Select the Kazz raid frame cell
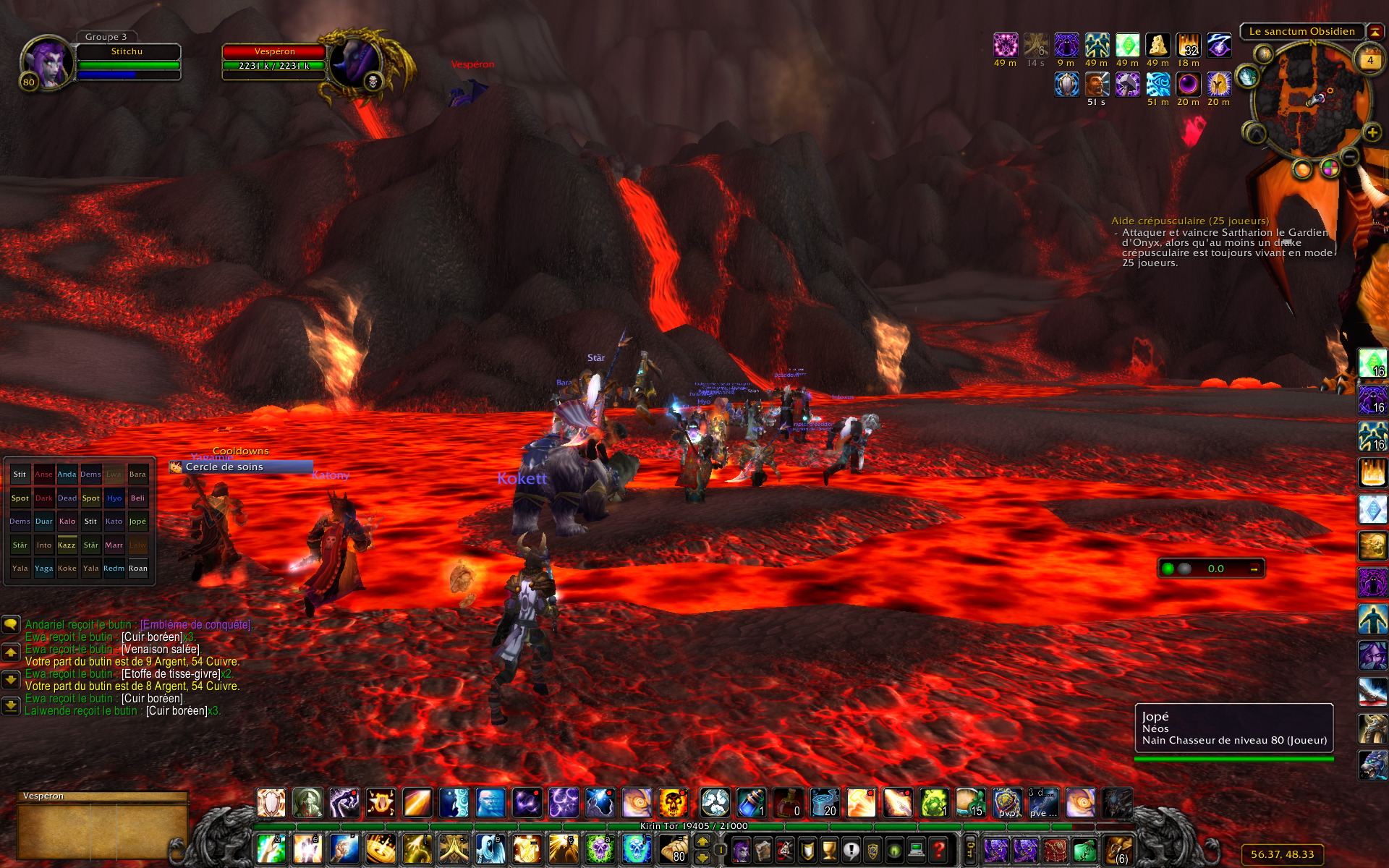Image resolution: width=1389 pixels, height=868 pixels. pyautogui.click(x=67, y=545)
